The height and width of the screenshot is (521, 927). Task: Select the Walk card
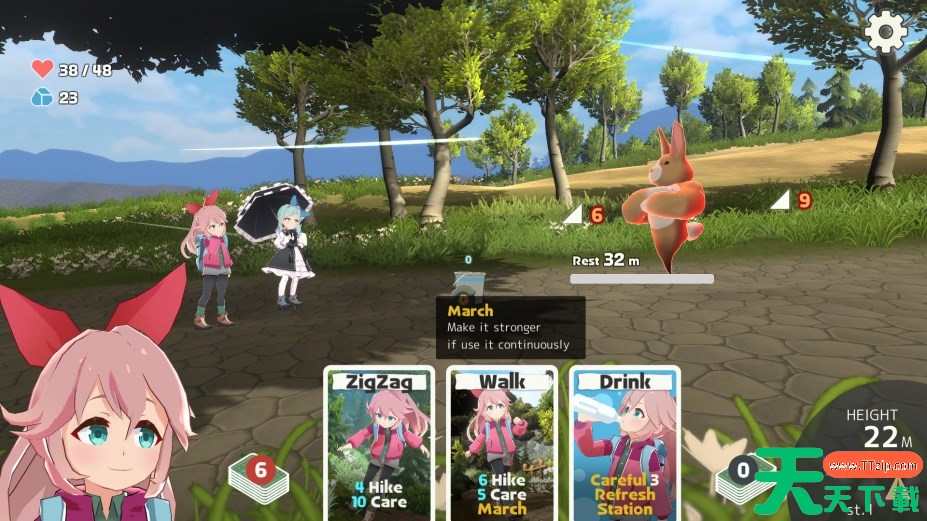pos(501,443)
